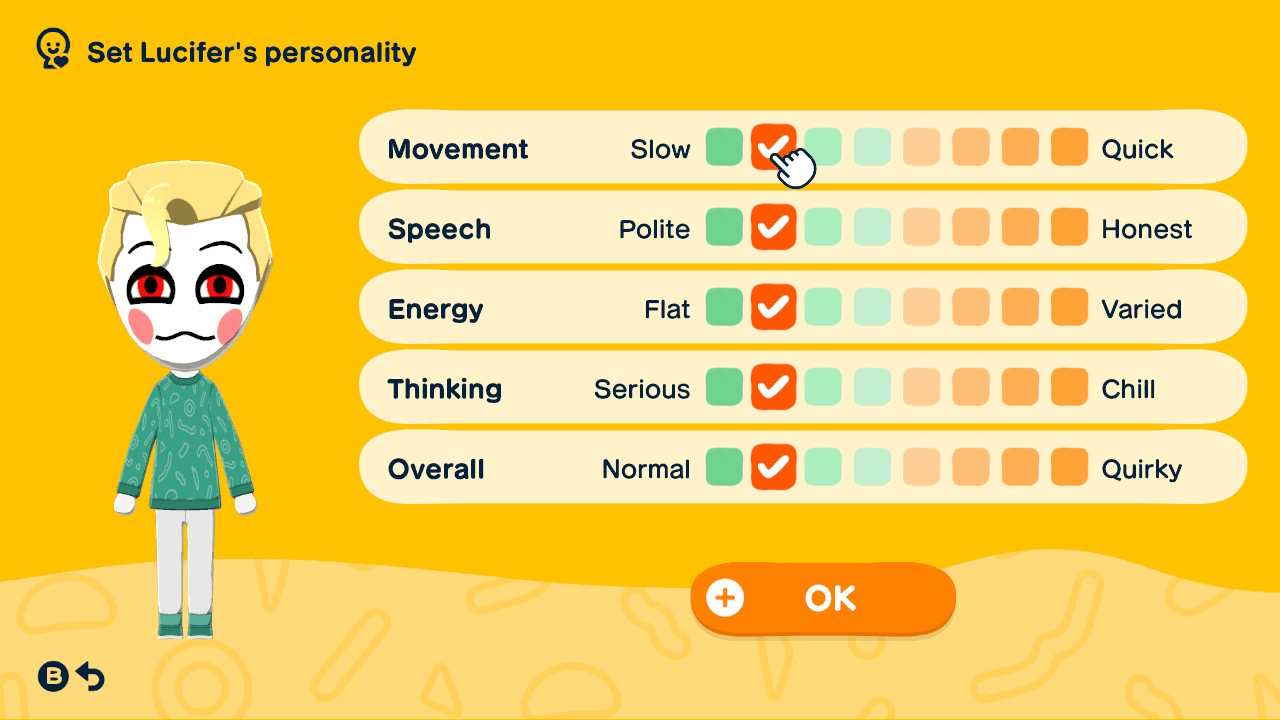Image resolution: width=1280 pixels, height=720 pixels.
Task: Click the checkmark on the Movement scale
Action: pyautogui.click(x=773, y=148)
